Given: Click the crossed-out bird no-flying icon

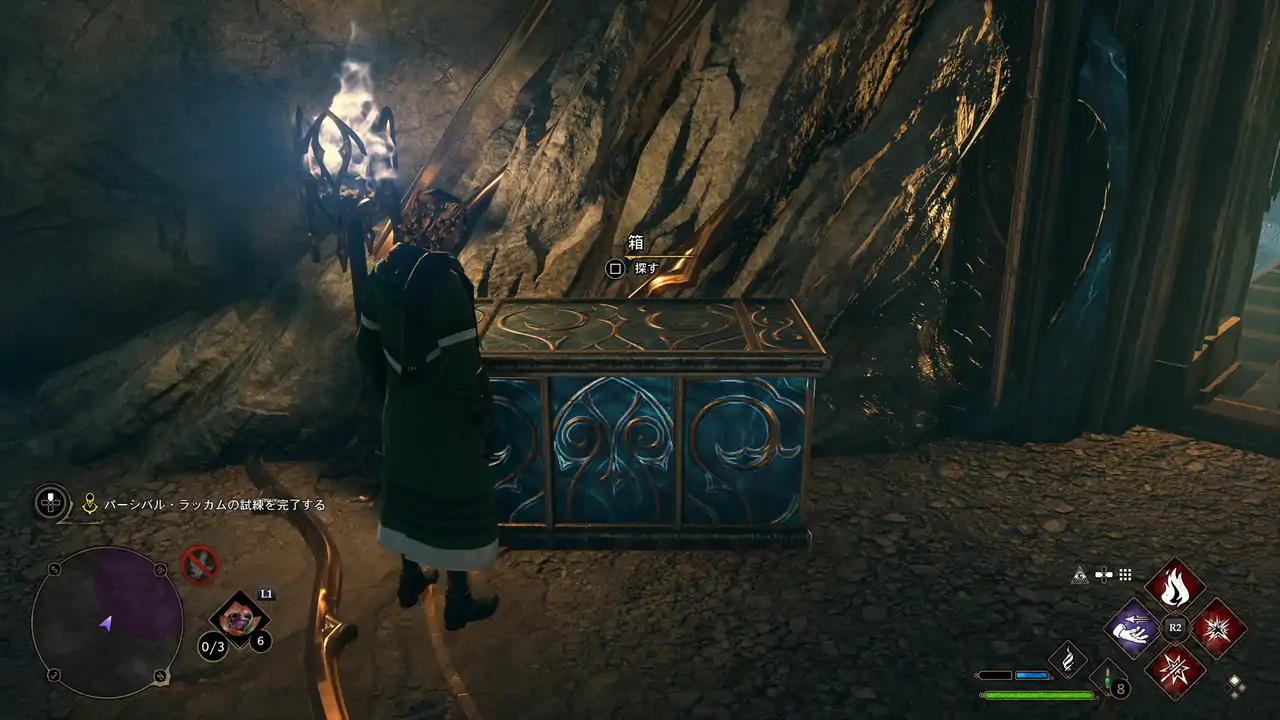Looking at the screenshot, I should [x=200, y=564].
